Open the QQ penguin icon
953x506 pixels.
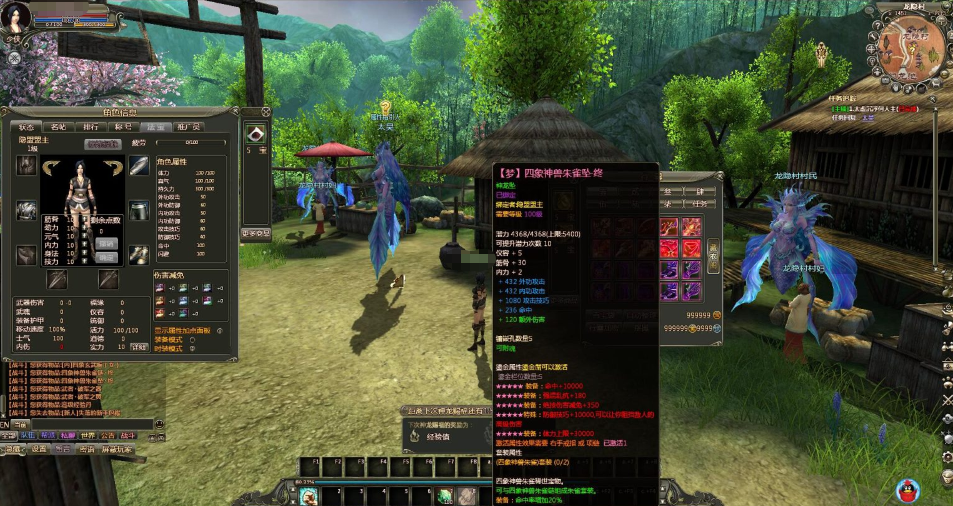907,490
